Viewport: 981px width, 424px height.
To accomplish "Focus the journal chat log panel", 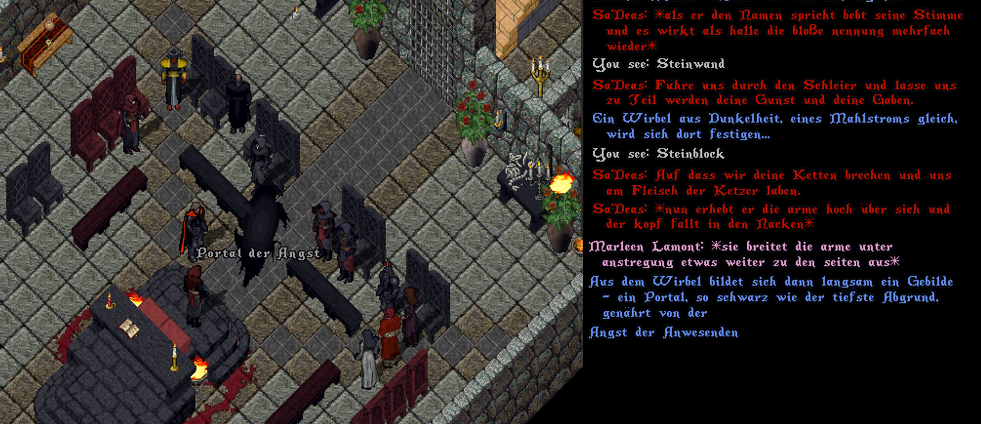I will [x=780, y=380].
